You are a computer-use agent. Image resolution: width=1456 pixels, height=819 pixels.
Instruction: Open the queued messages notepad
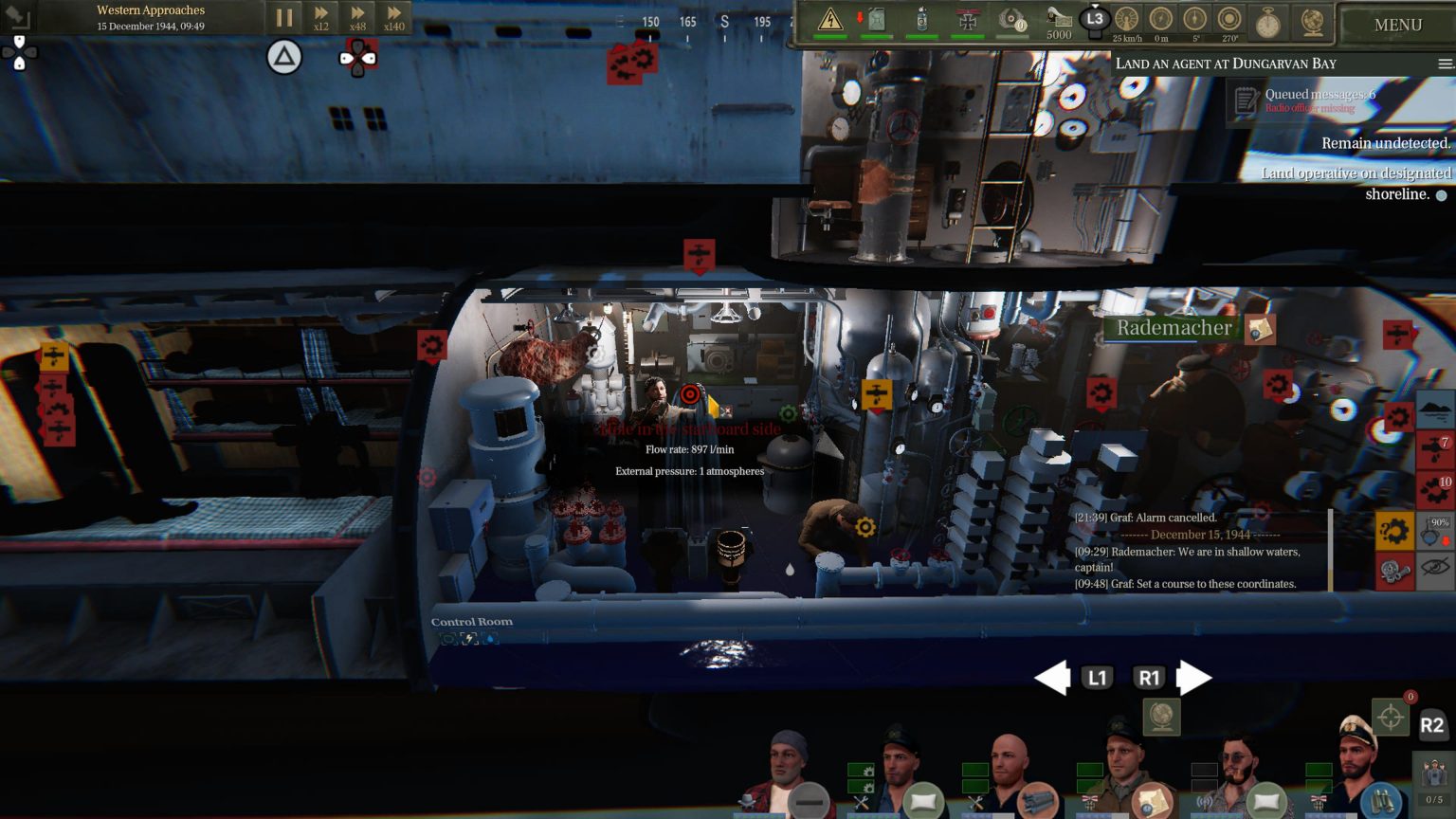(x=1247, y=100)
